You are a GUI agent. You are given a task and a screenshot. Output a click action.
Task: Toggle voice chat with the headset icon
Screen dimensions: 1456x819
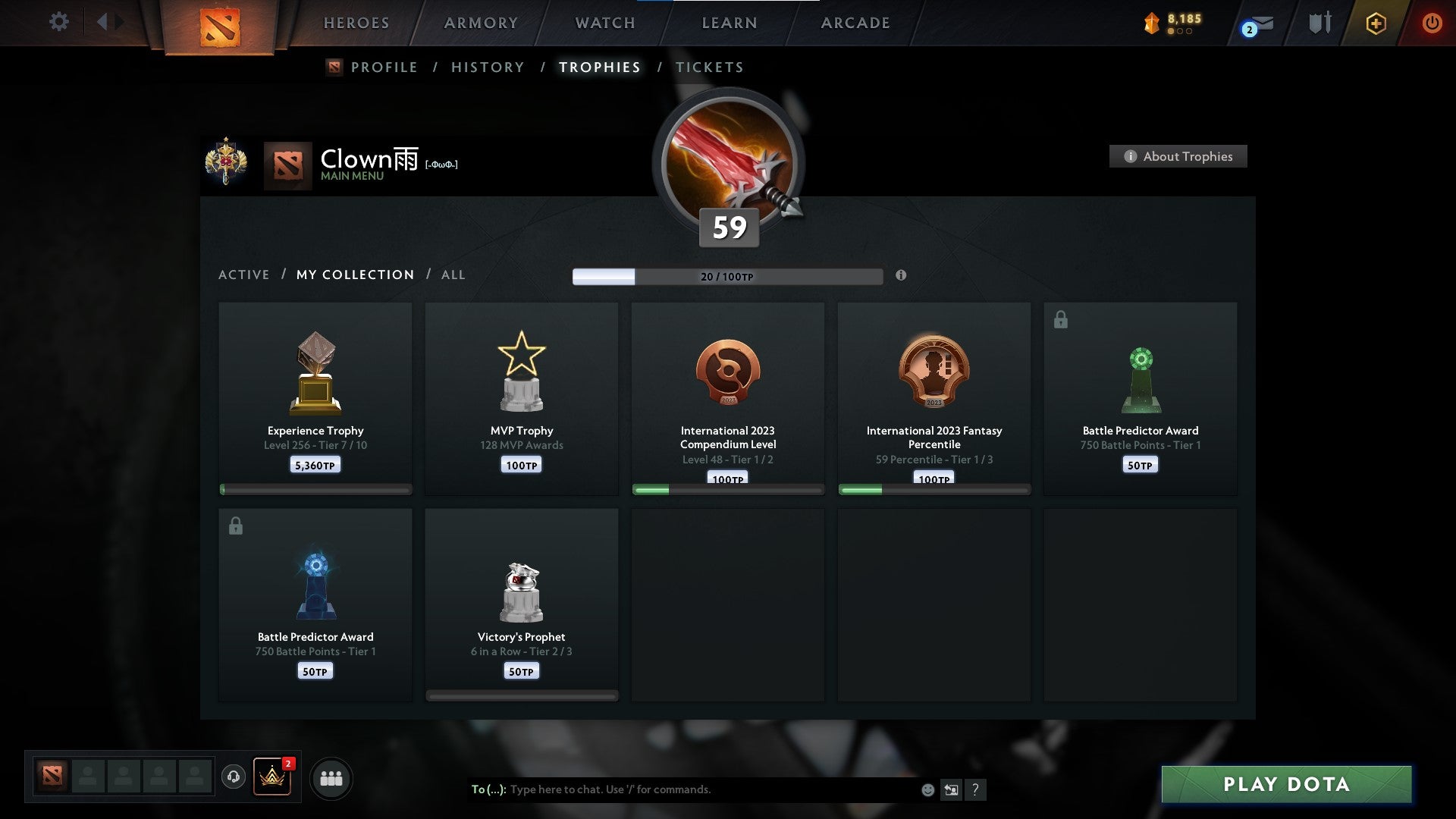(233, 777)
